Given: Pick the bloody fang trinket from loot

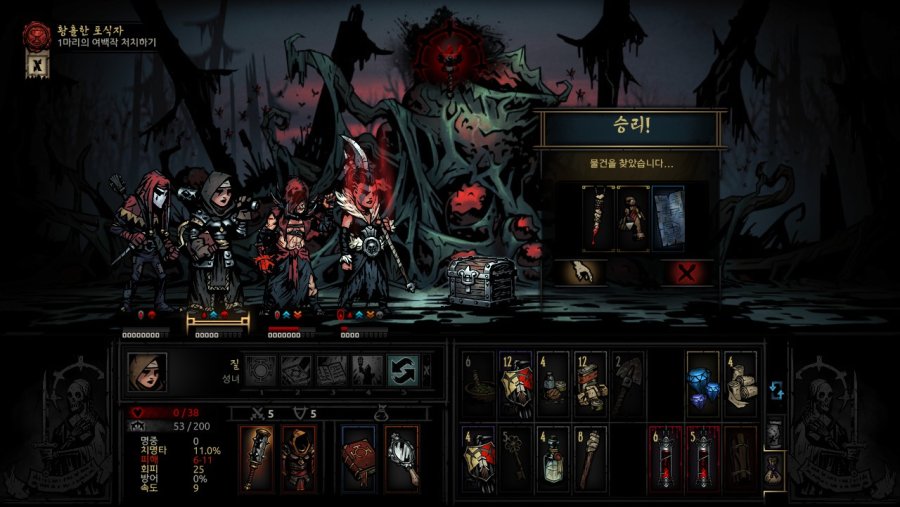Looking at the screenshot, I should [x=599, y=218].
